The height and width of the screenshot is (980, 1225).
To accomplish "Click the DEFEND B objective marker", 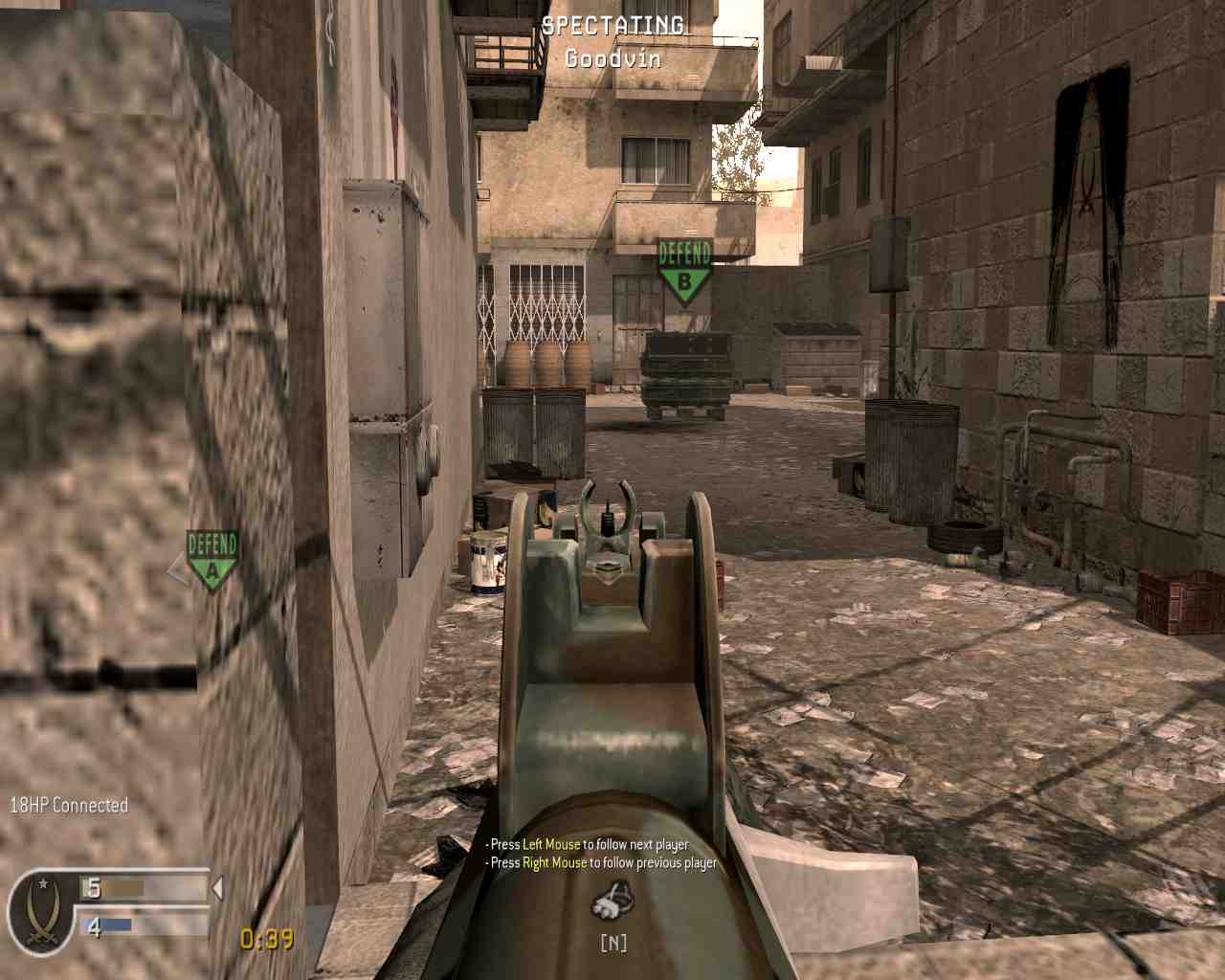I will click(x=683, y=266).
